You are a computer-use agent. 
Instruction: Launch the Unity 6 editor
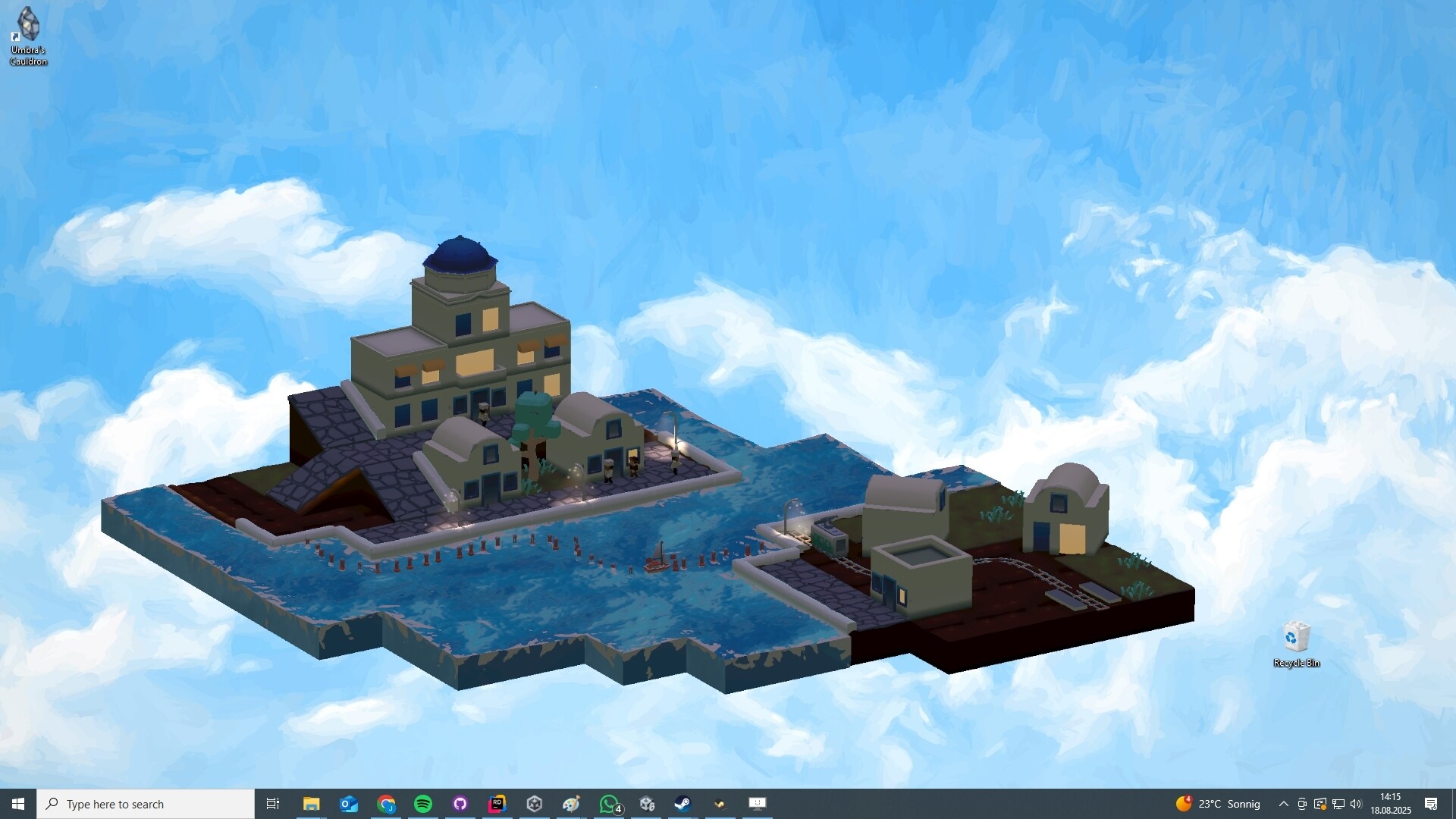647,804
